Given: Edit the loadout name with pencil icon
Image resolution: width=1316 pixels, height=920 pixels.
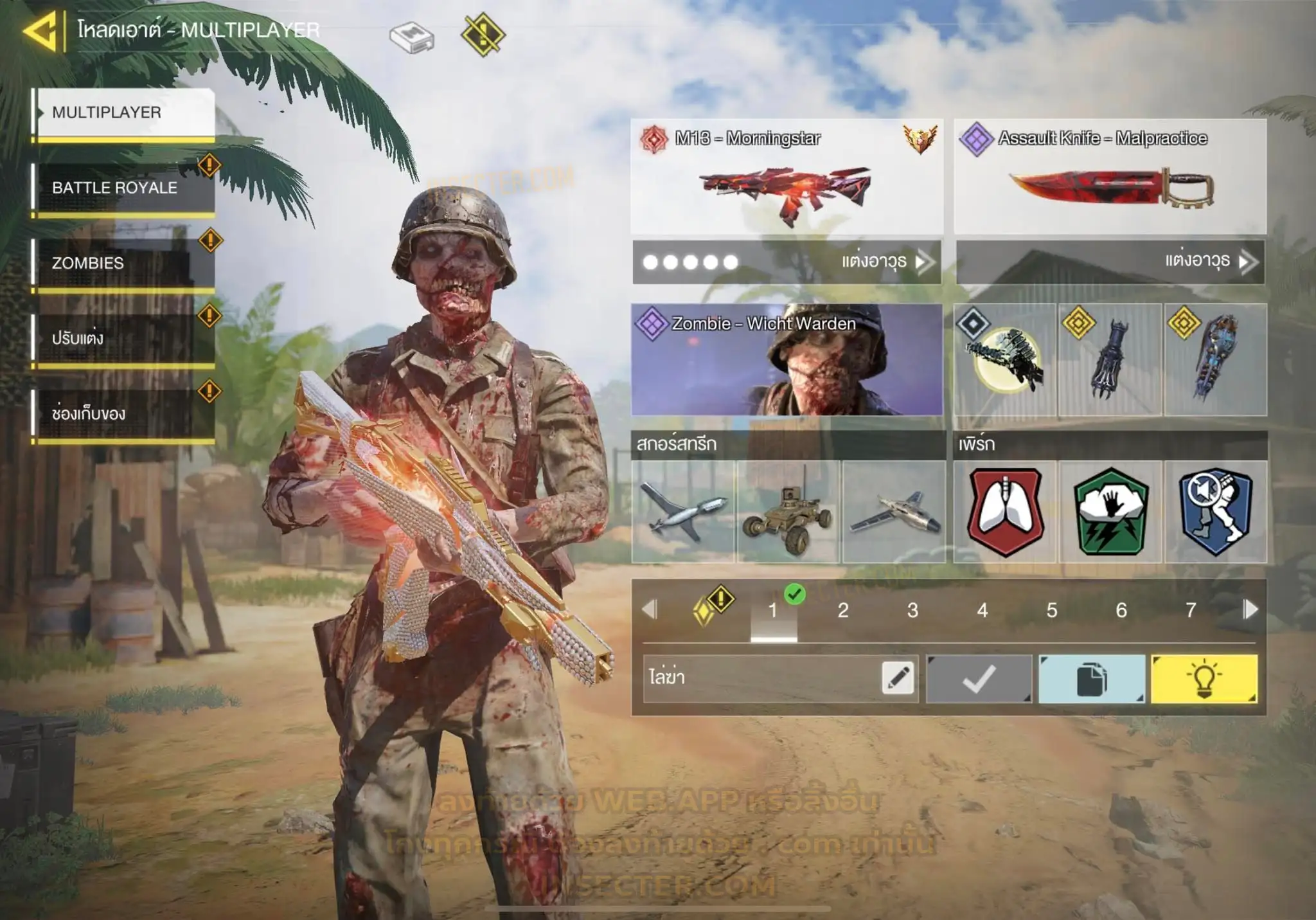Looking at the screenshot, I should click(898, 678).
